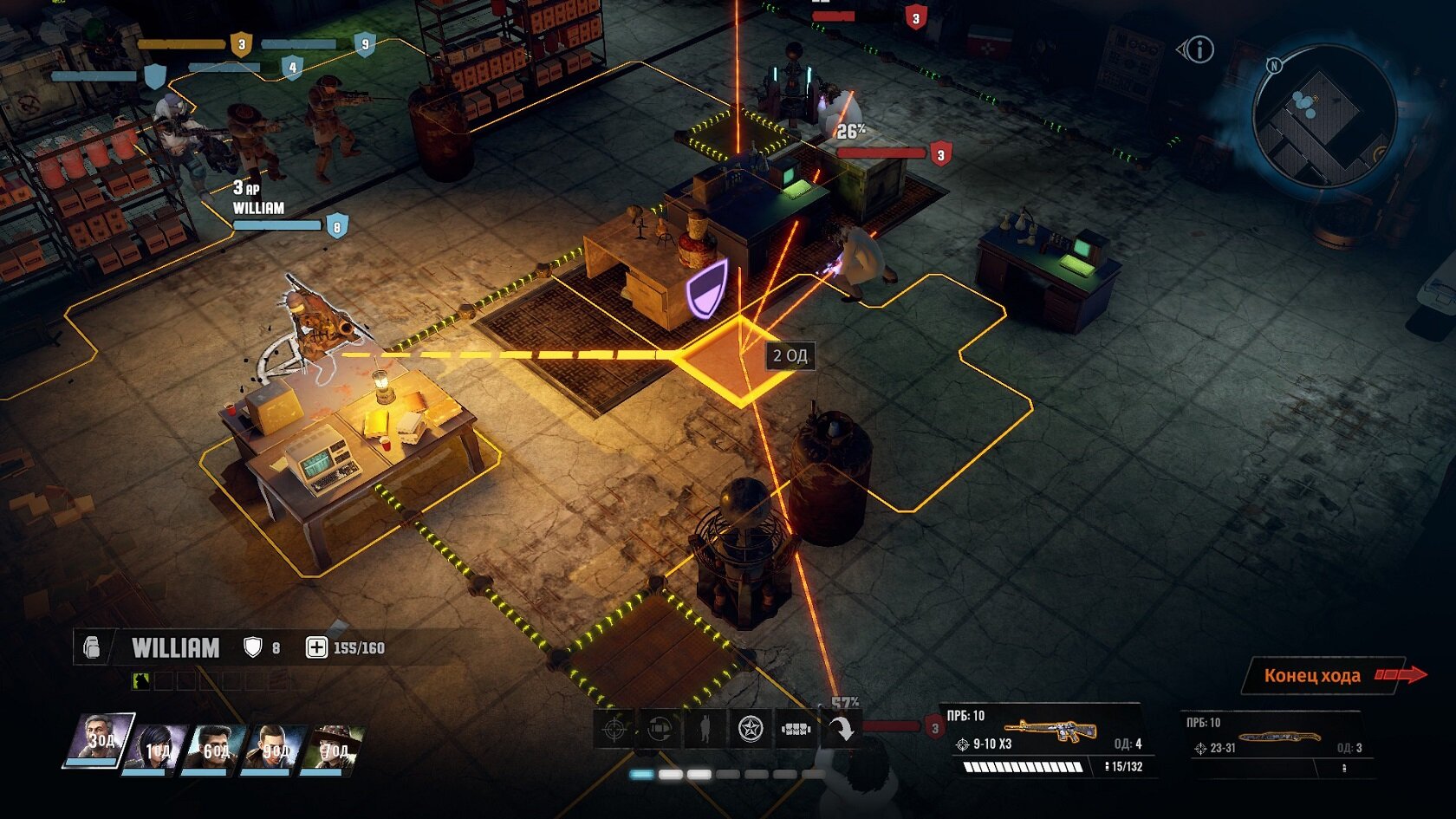Switch to the squad member with 9 ОД
The image size is (1456, 819).
[x=273, y=747]
